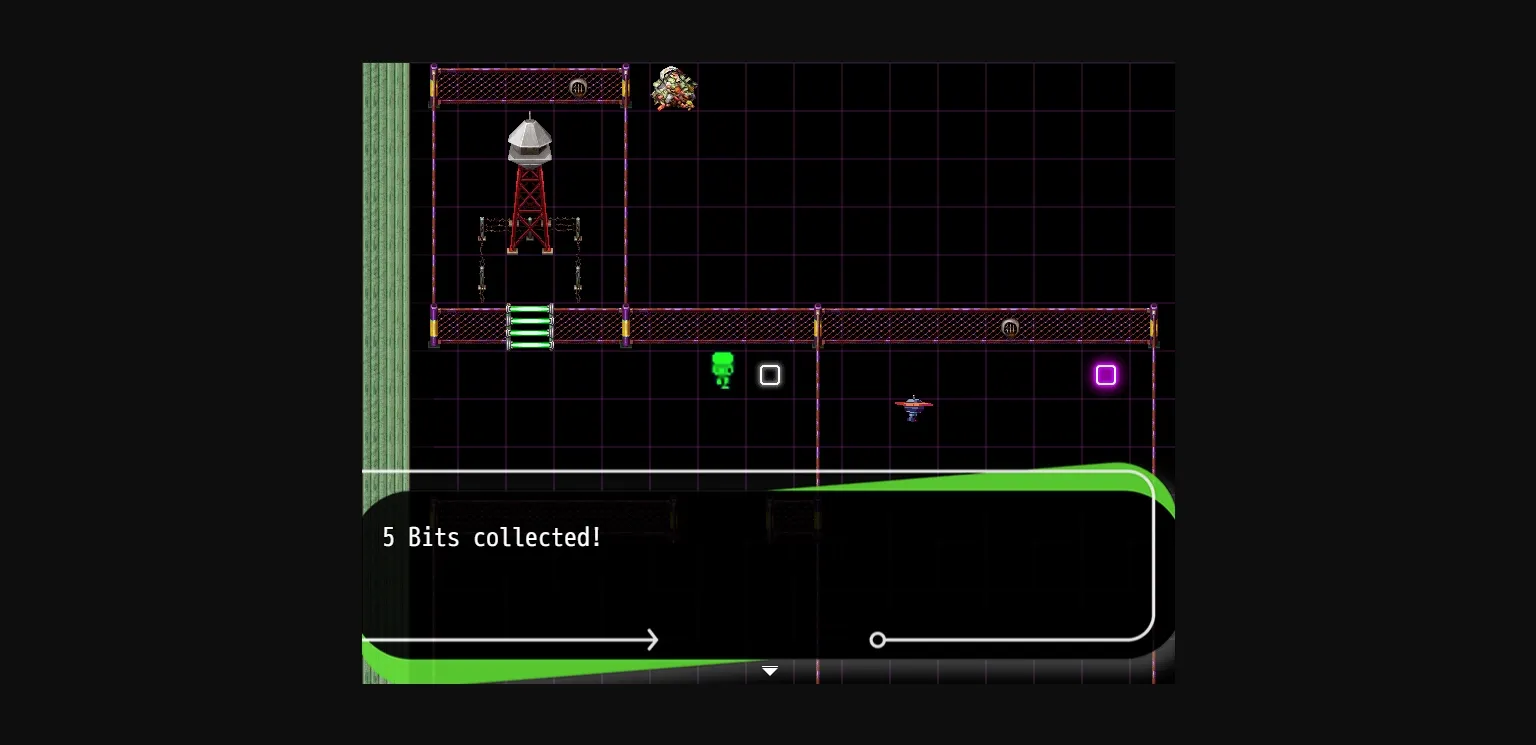
Task: Select the green pixel character sprite
Action: tap(723, 372)
